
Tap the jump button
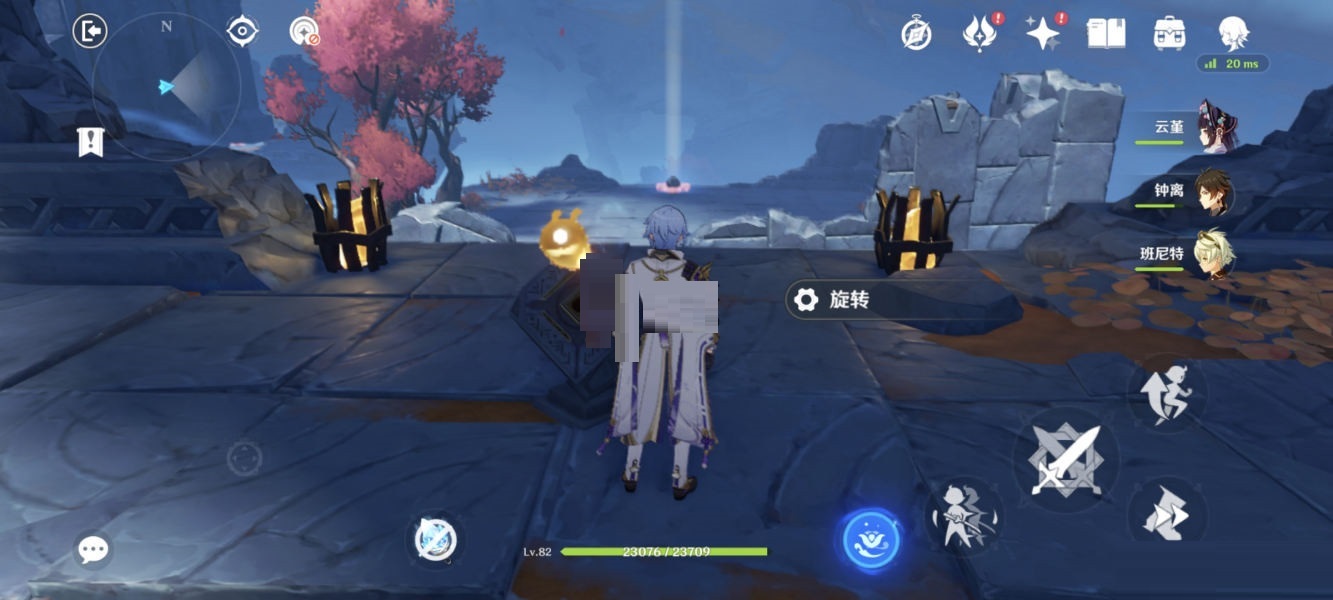[x=1166, y=394]
